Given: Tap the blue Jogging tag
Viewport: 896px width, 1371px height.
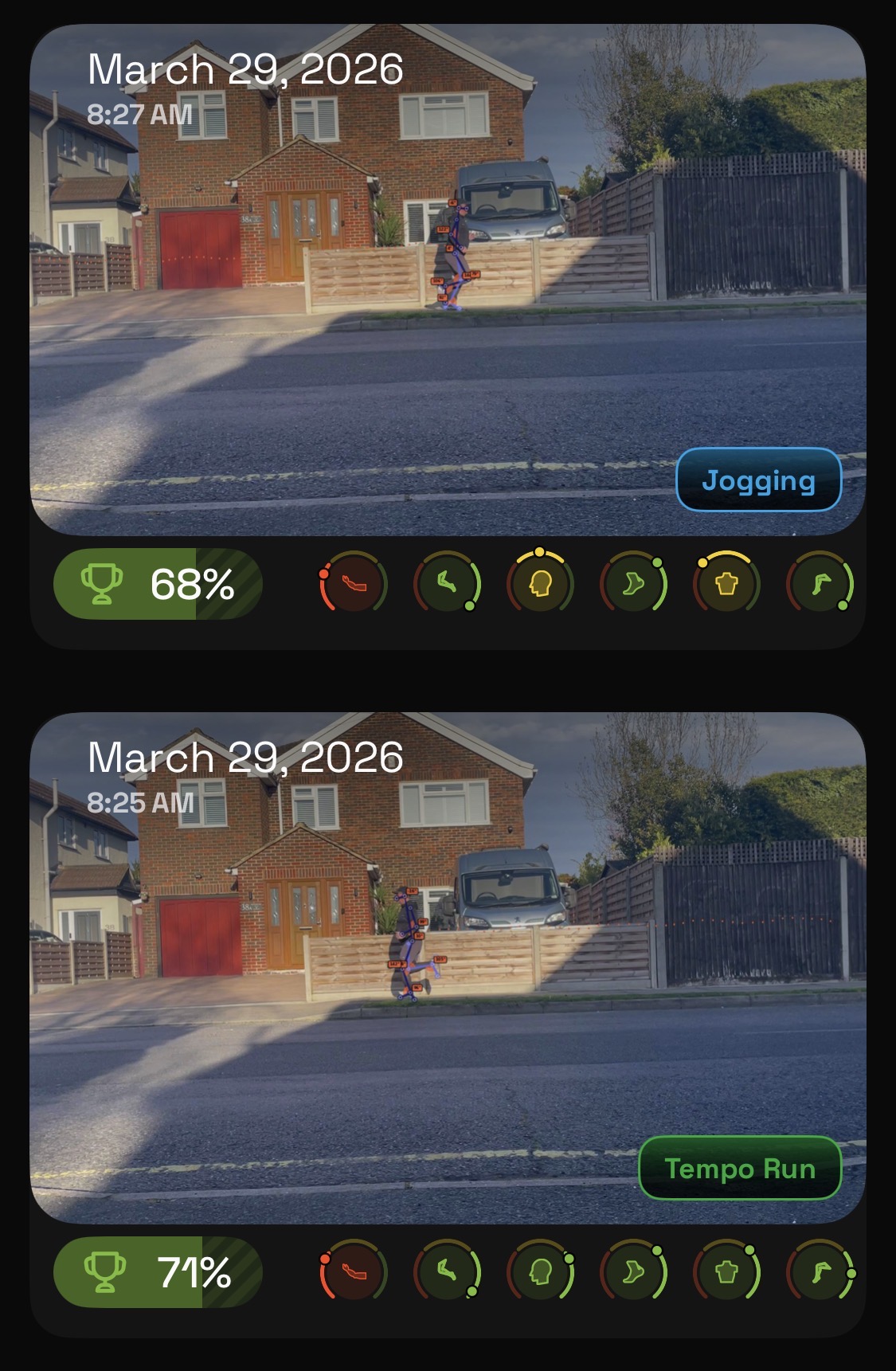Looking at the screenshot, I should point(758,480).
